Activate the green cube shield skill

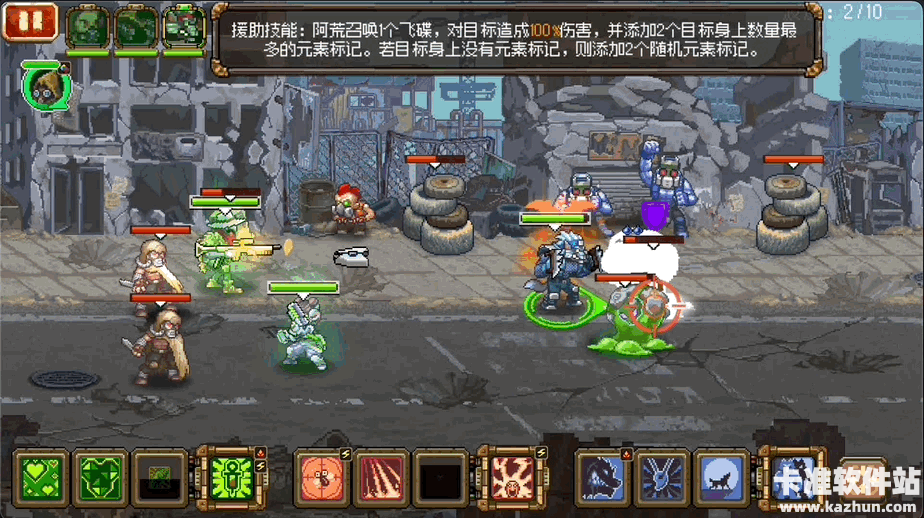100,476
